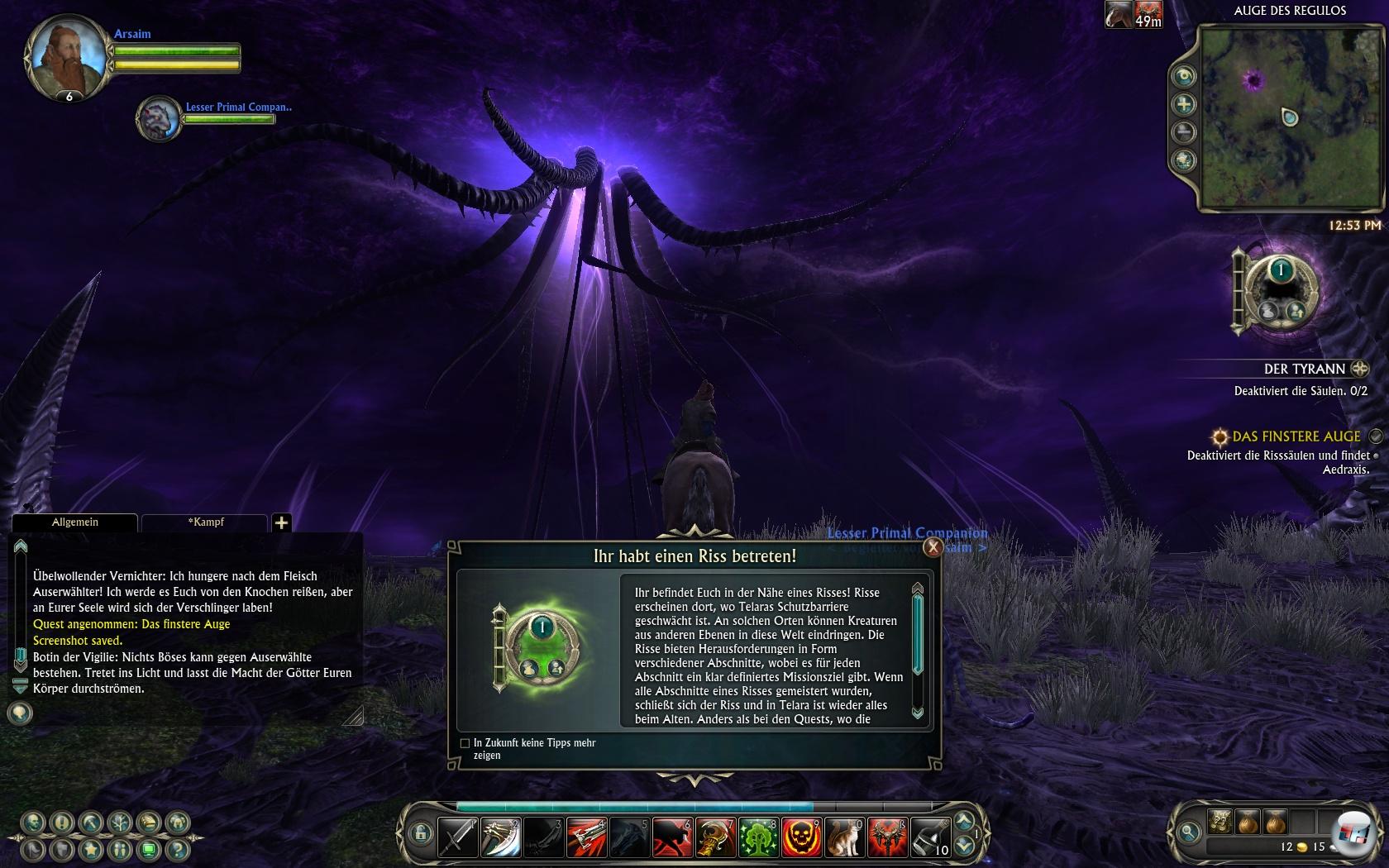Image resolution: width=1389 pixels, height=868 pixels.
Task: Select the Allgemein chat tab
Action: 74,522
